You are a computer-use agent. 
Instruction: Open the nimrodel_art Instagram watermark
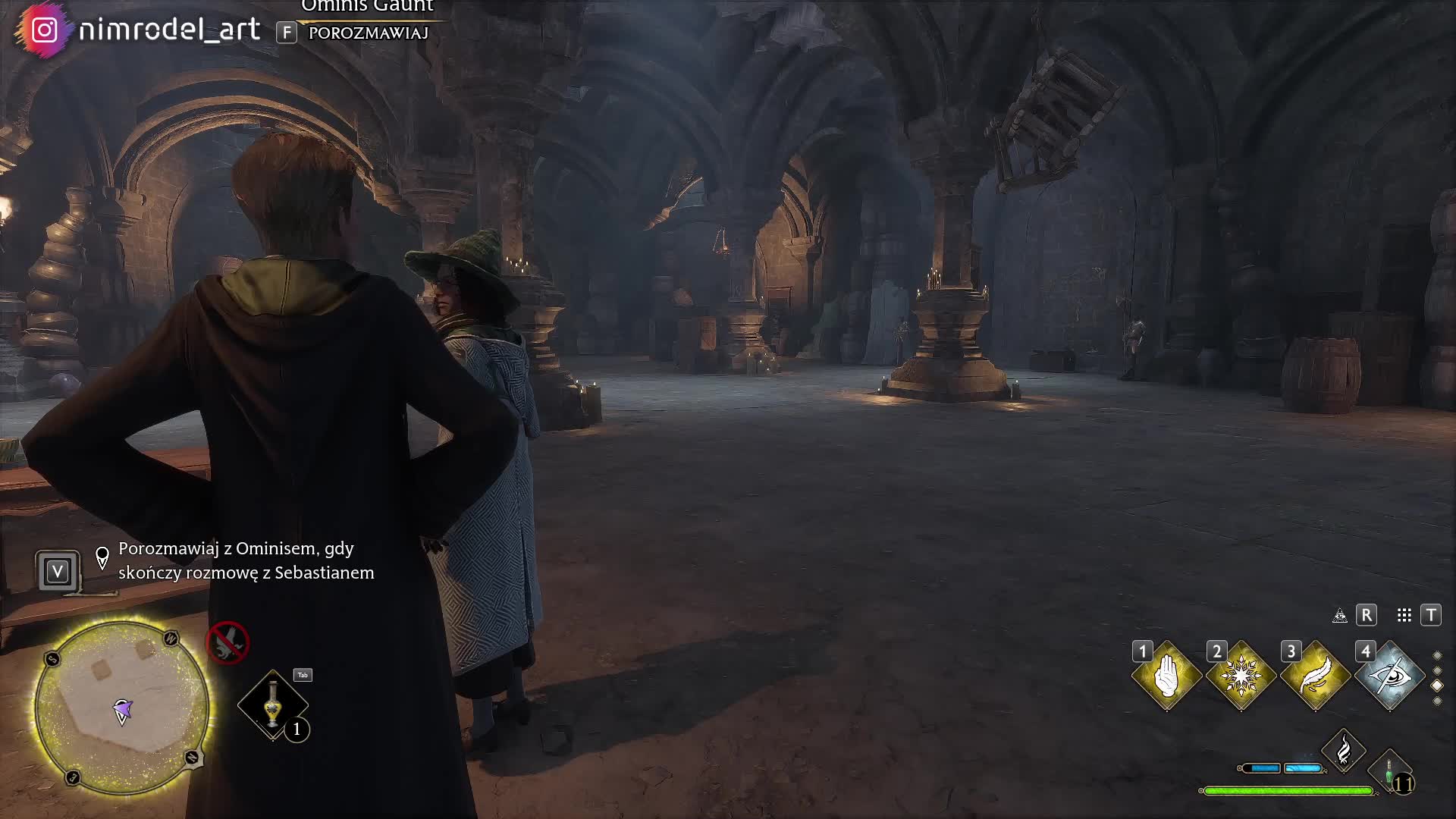[x=144, y=30]
